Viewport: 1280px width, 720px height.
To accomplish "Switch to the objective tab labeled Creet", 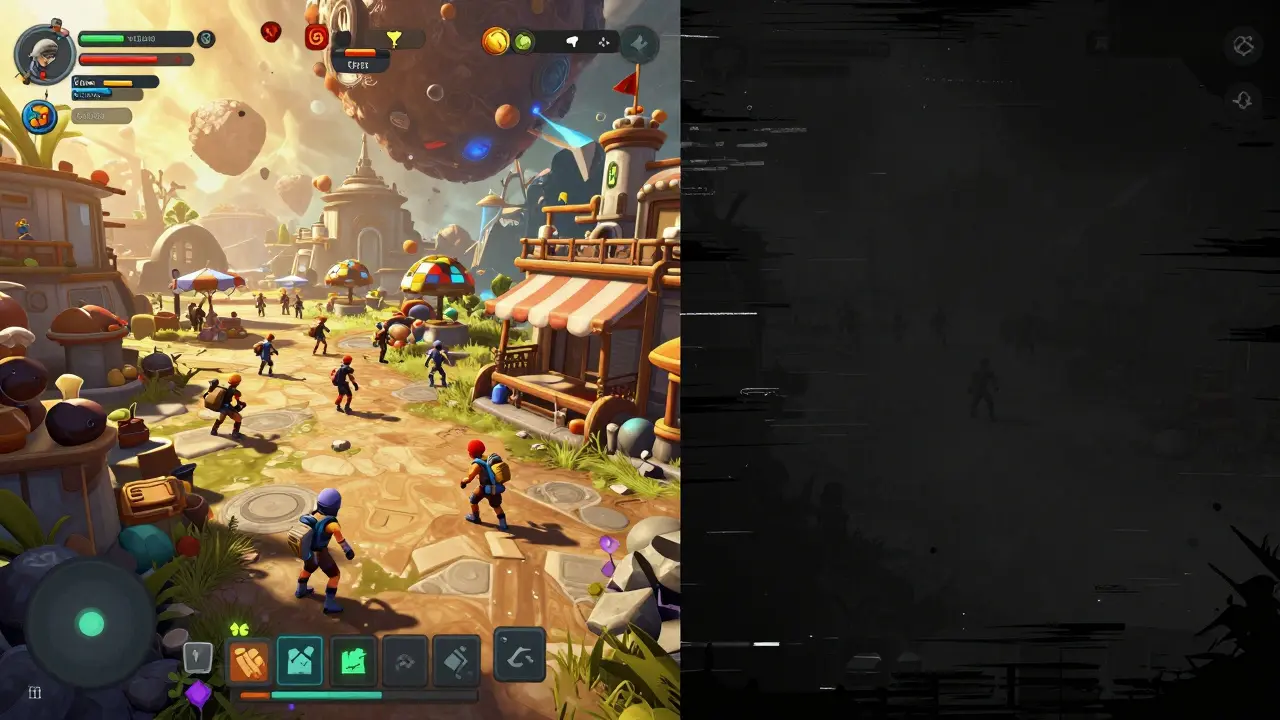I will 358,62.
